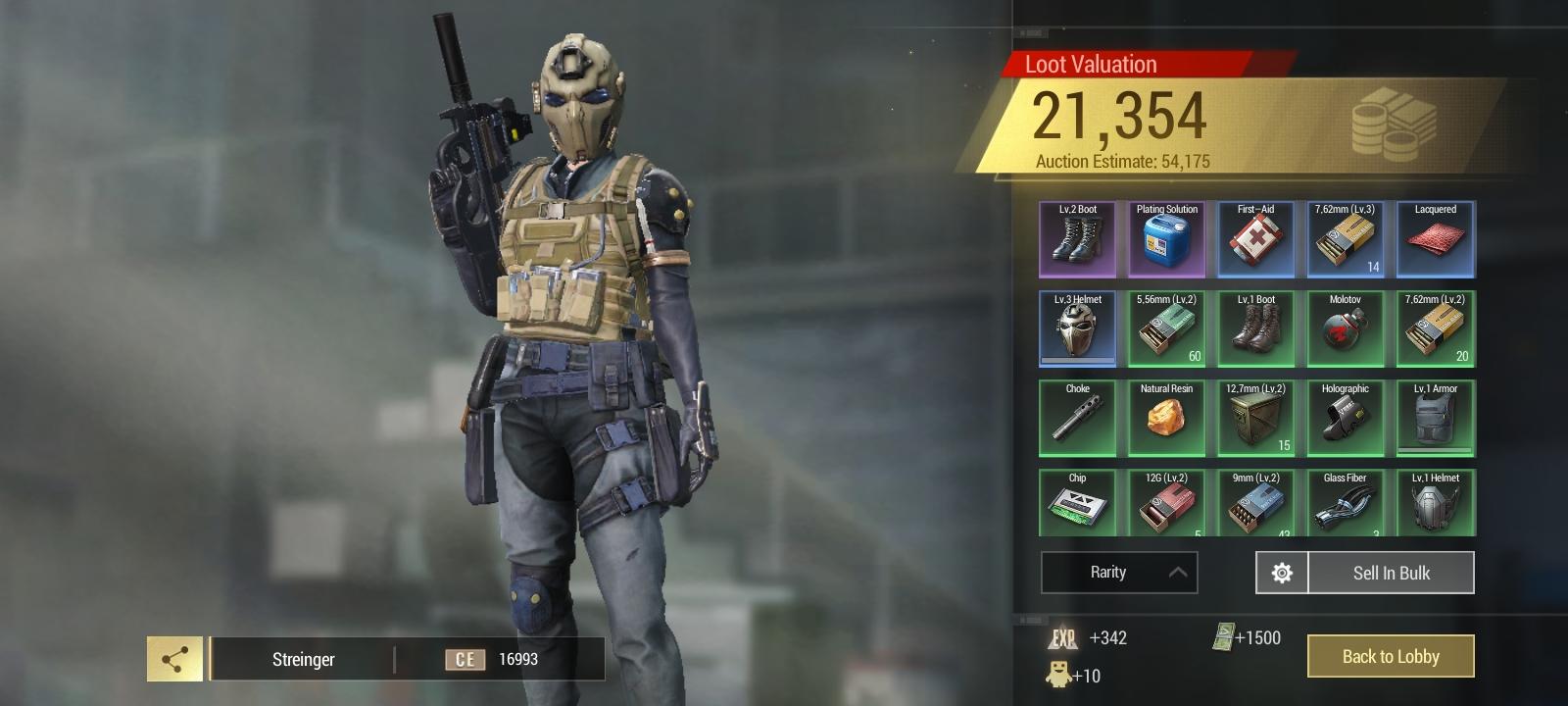Open the gear settings beside Sell In Bulk
Screen dimensions: 1568x706
point(1282,573)
